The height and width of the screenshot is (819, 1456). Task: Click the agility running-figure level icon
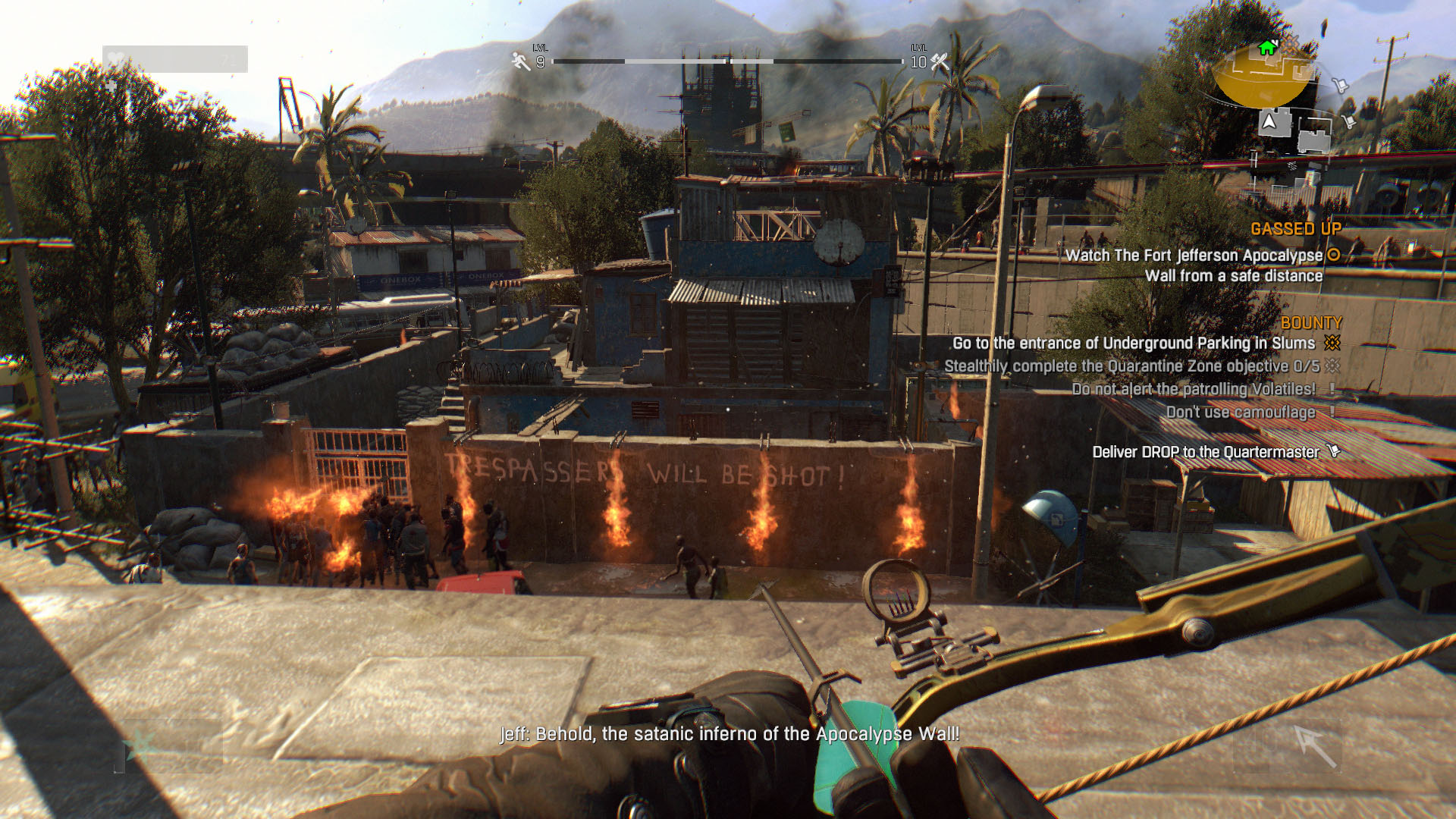tap(520, 61)
